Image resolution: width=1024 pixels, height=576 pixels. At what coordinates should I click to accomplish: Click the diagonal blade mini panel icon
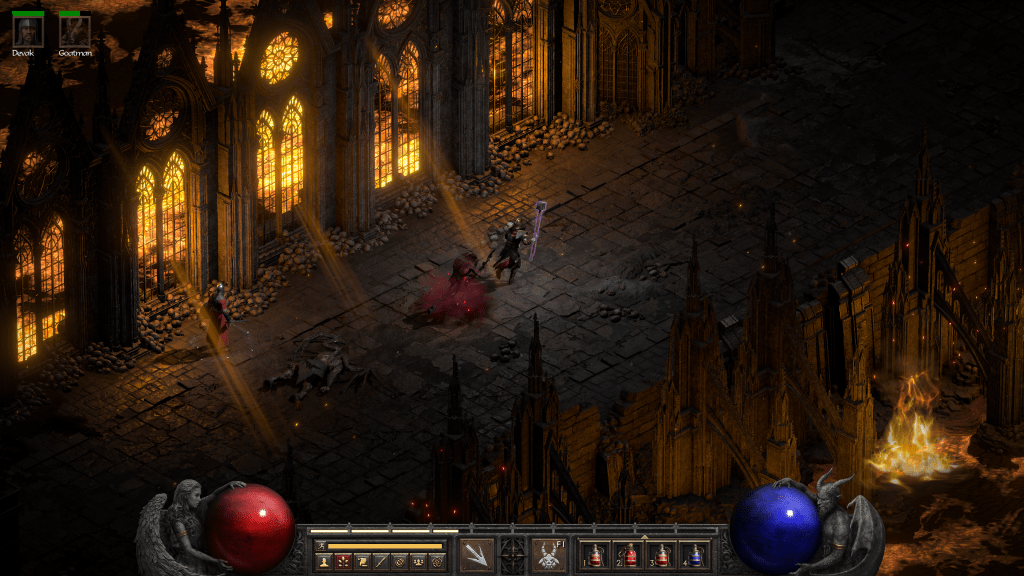(x=380, y=563)
